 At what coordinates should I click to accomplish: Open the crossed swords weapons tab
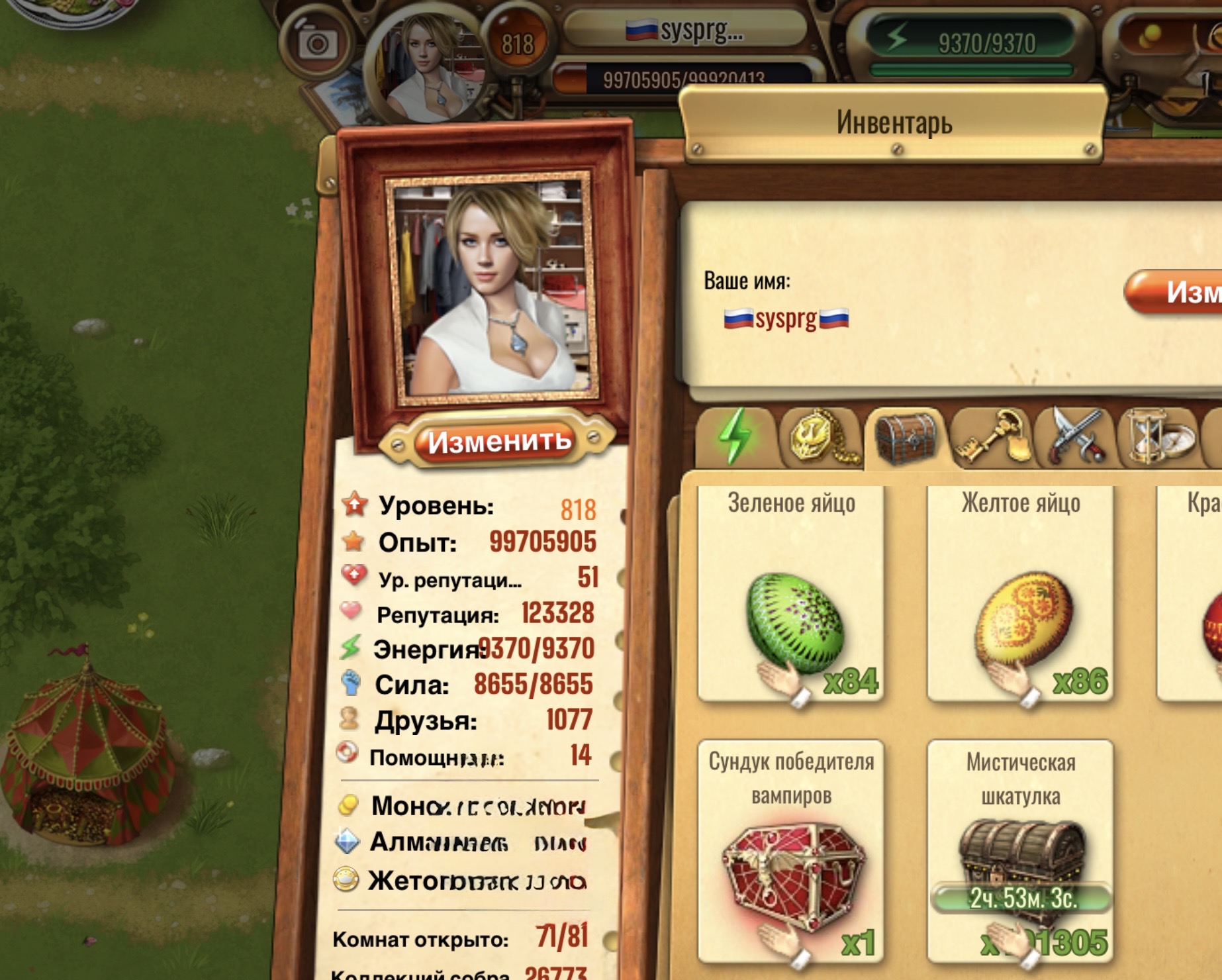[1074, 437]
